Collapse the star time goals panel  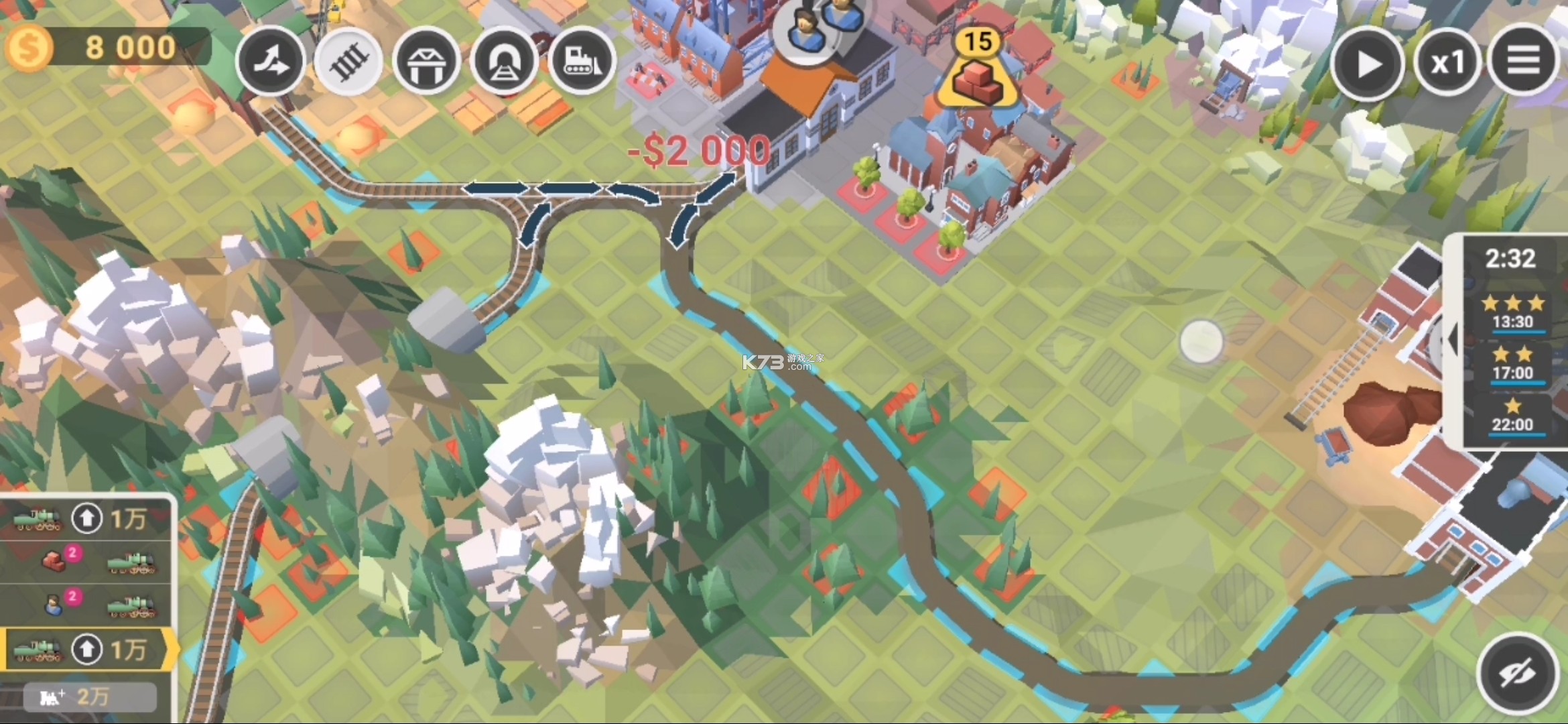click(1452, 340)
